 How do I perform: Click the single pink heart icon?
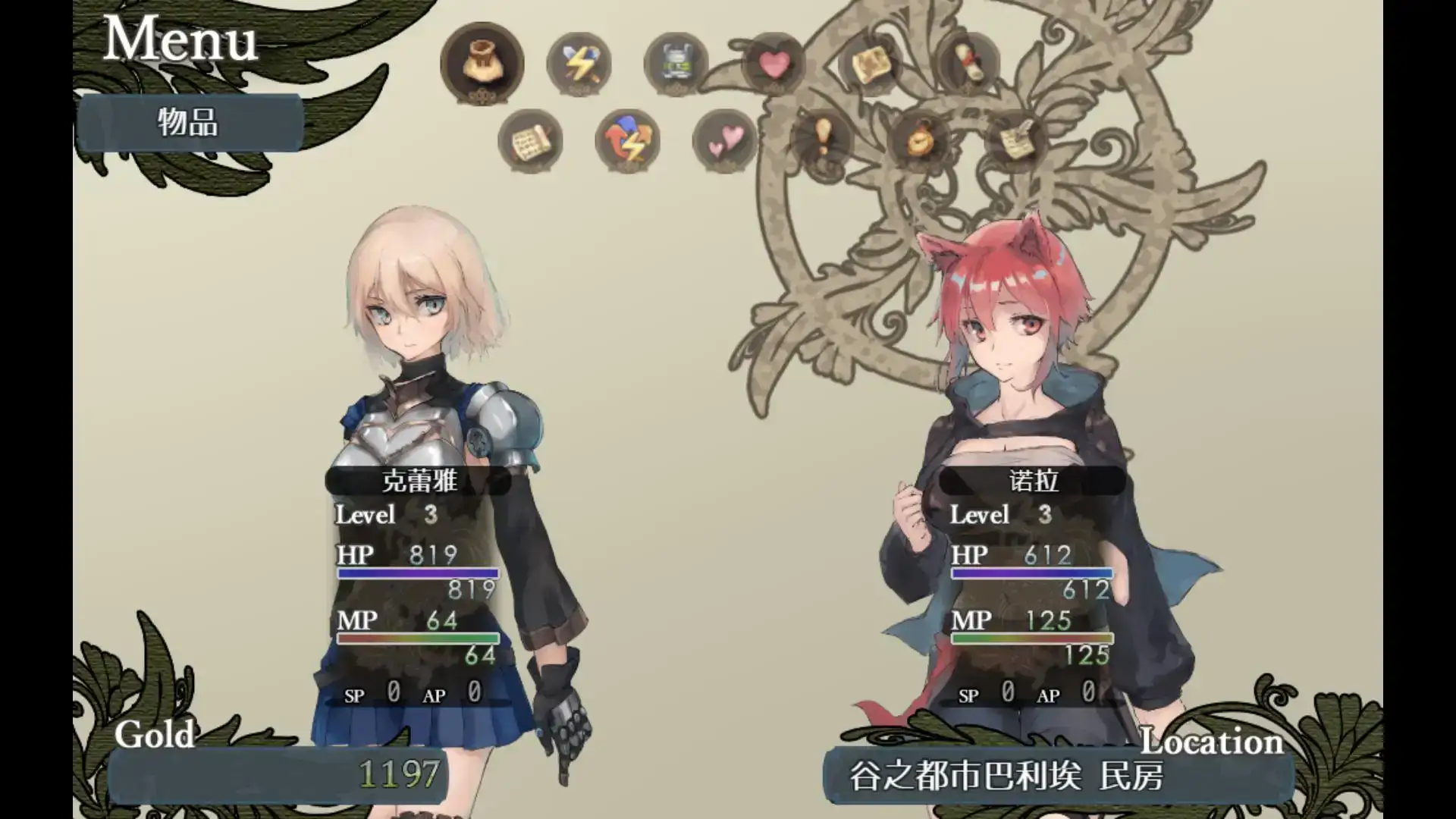click(773, 64)
